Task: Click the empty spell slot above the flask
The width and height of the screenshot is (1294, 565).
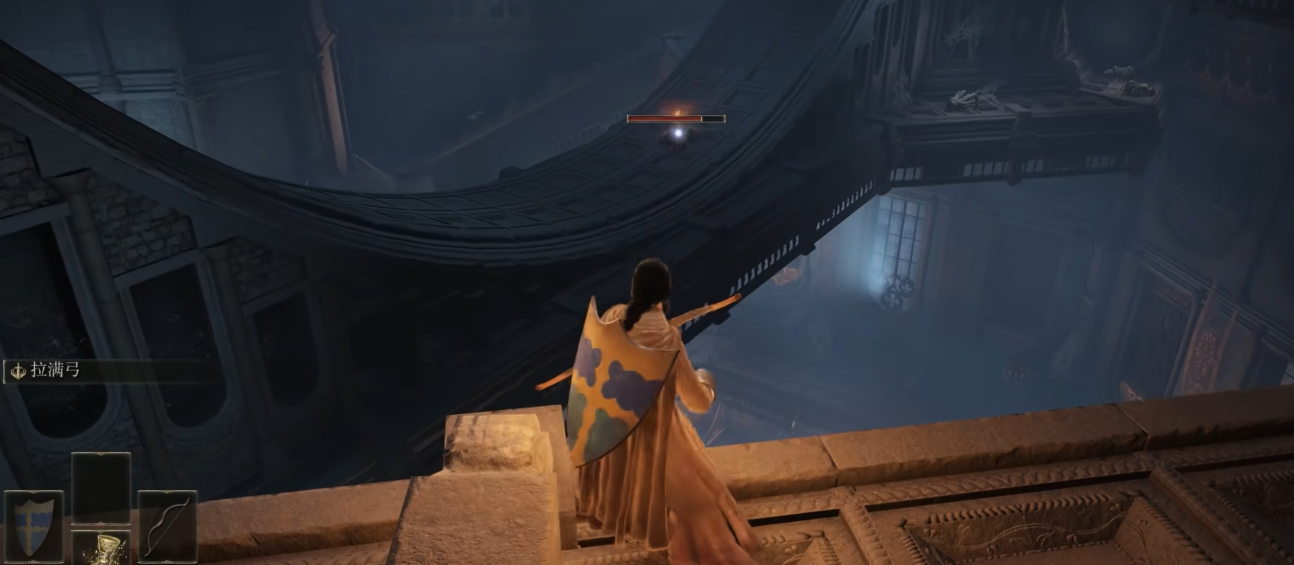Action: (x=100, y=487)
